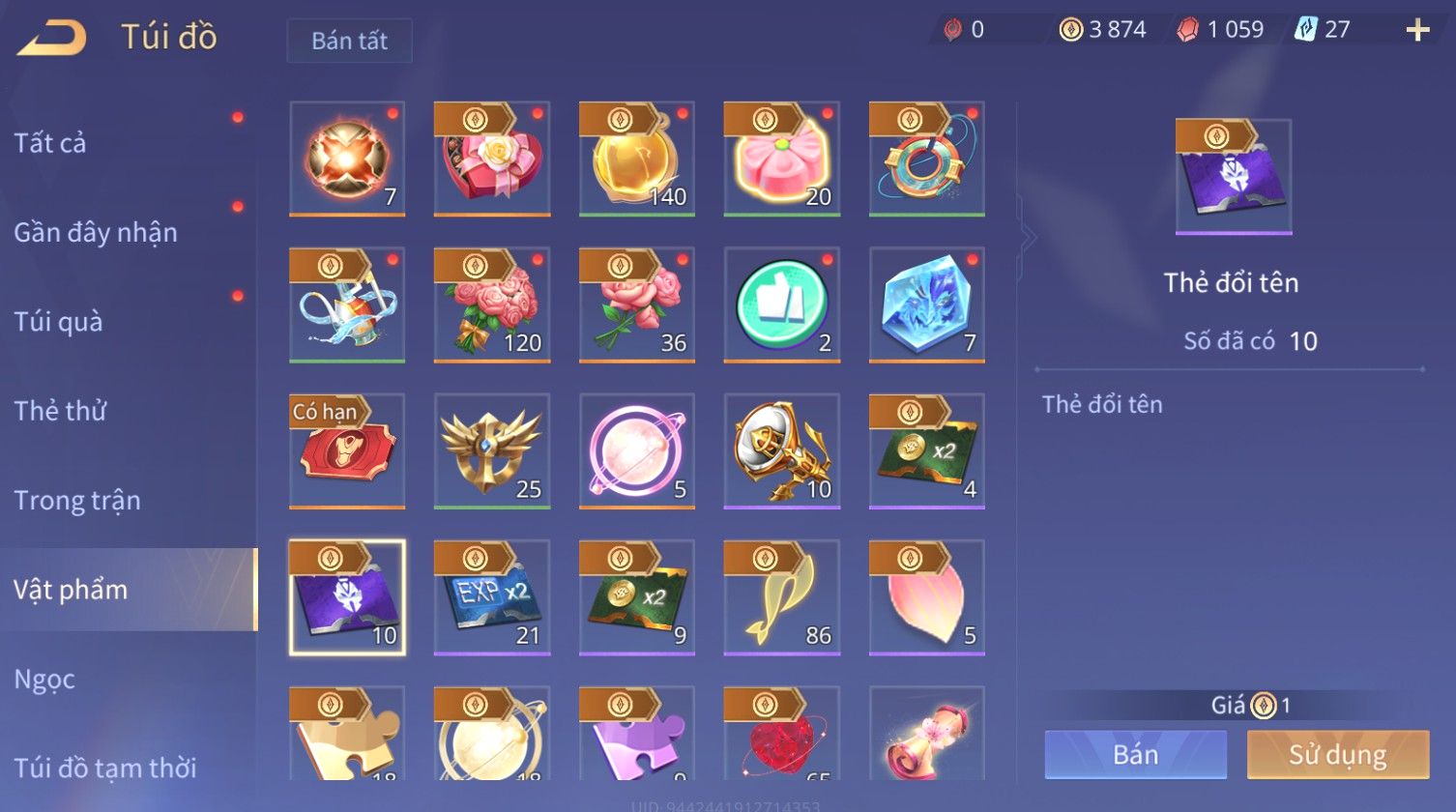Choose the red Có hạn ticket
The height and width of the screenshot is (812, 1456).
(x=347, y=450)
